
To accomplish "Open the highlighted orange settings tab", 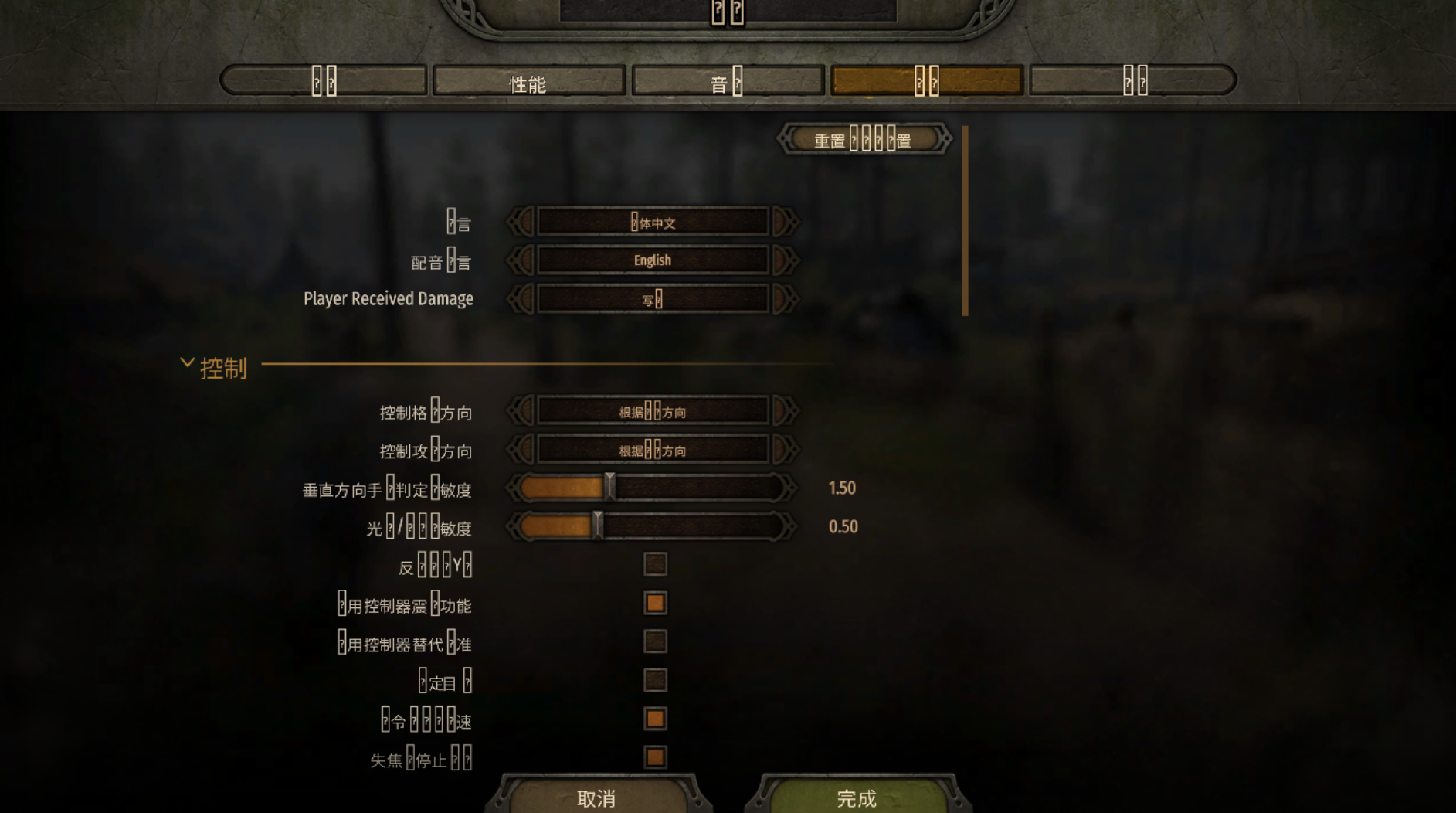I will (926, 81).
